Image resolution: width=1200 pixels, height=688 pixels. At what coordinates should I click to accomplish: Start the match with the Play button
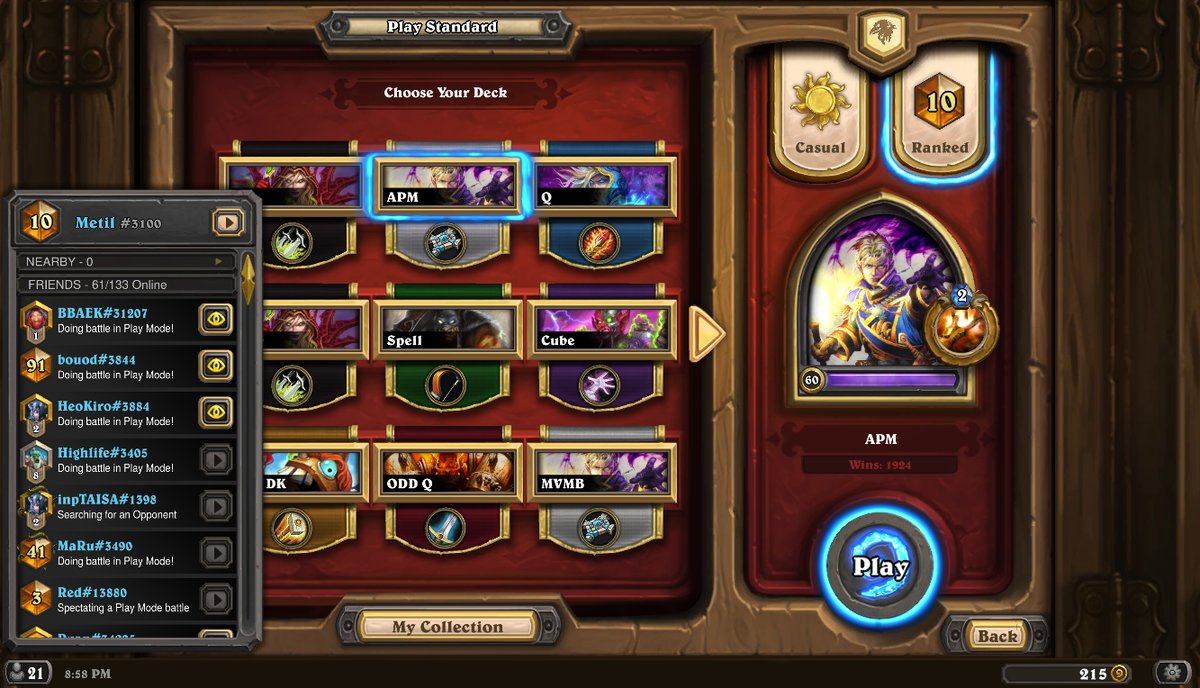coord(880,566)
